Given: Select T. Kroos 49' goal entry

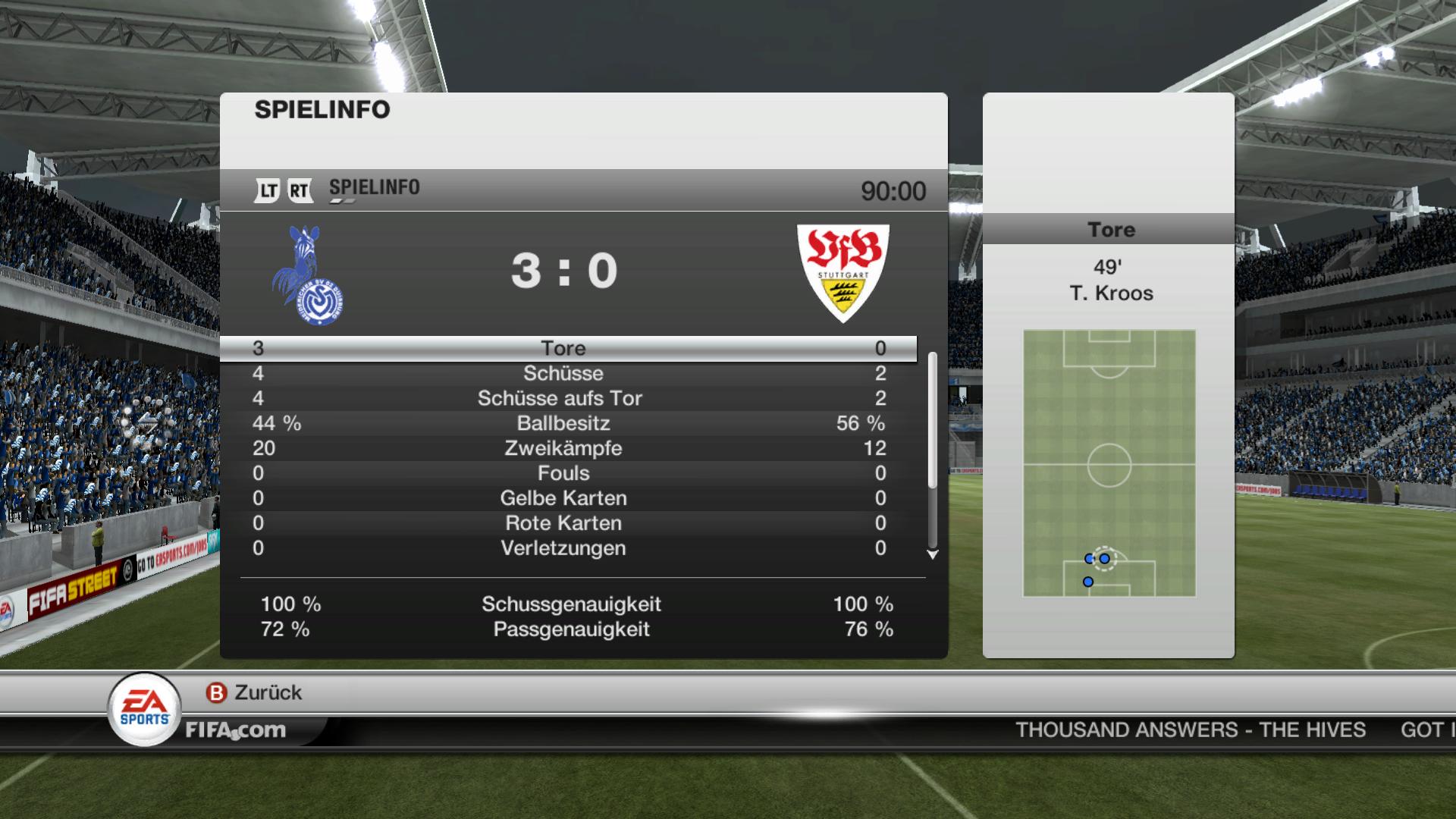Looking at the screenshot, I should (1111, 281).
